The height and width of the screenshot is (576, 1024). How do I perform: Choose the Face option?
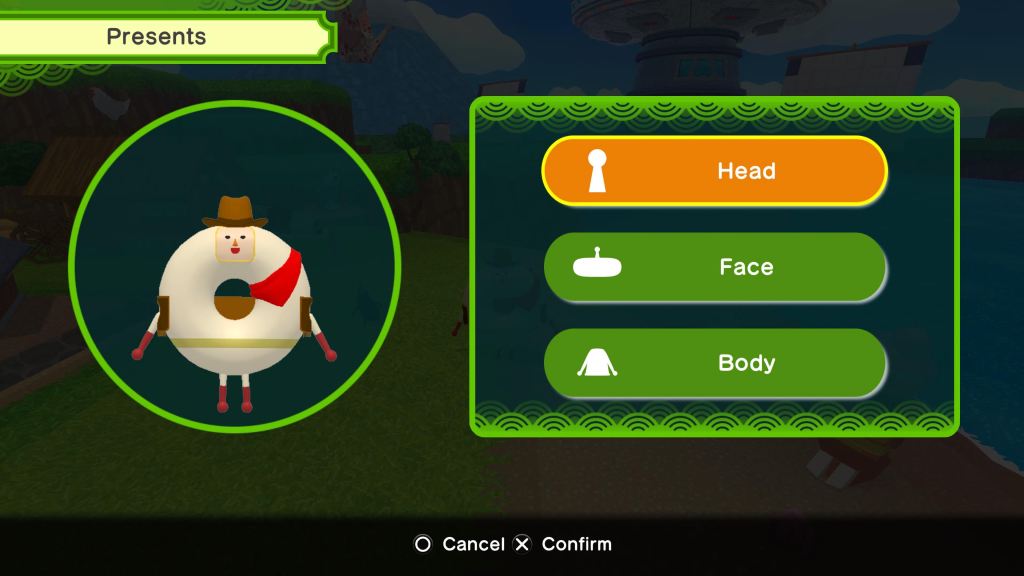click(x=714, y=267)
